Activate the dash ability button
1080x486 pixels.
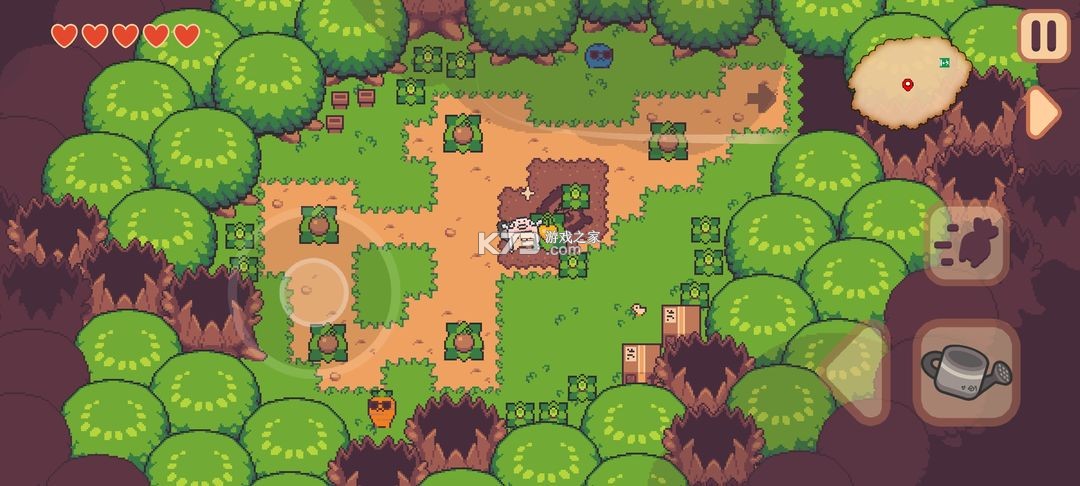[965, 243]
